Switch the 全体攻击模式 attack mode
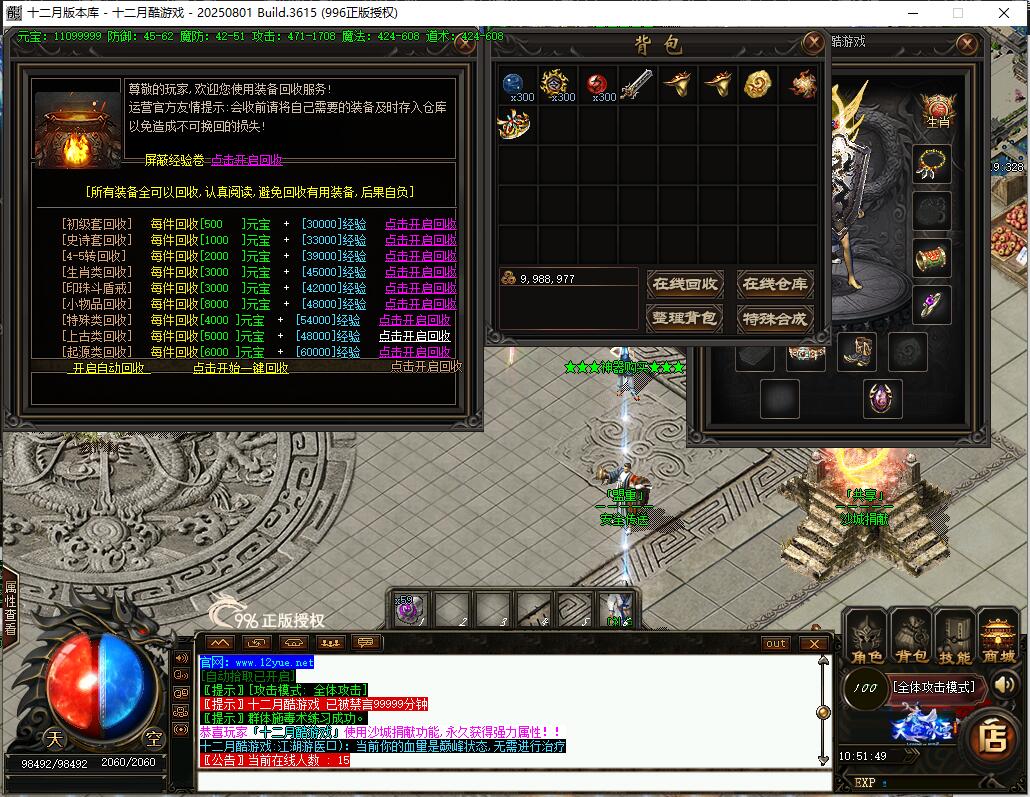1030x797 pixels. coord(934,688)
